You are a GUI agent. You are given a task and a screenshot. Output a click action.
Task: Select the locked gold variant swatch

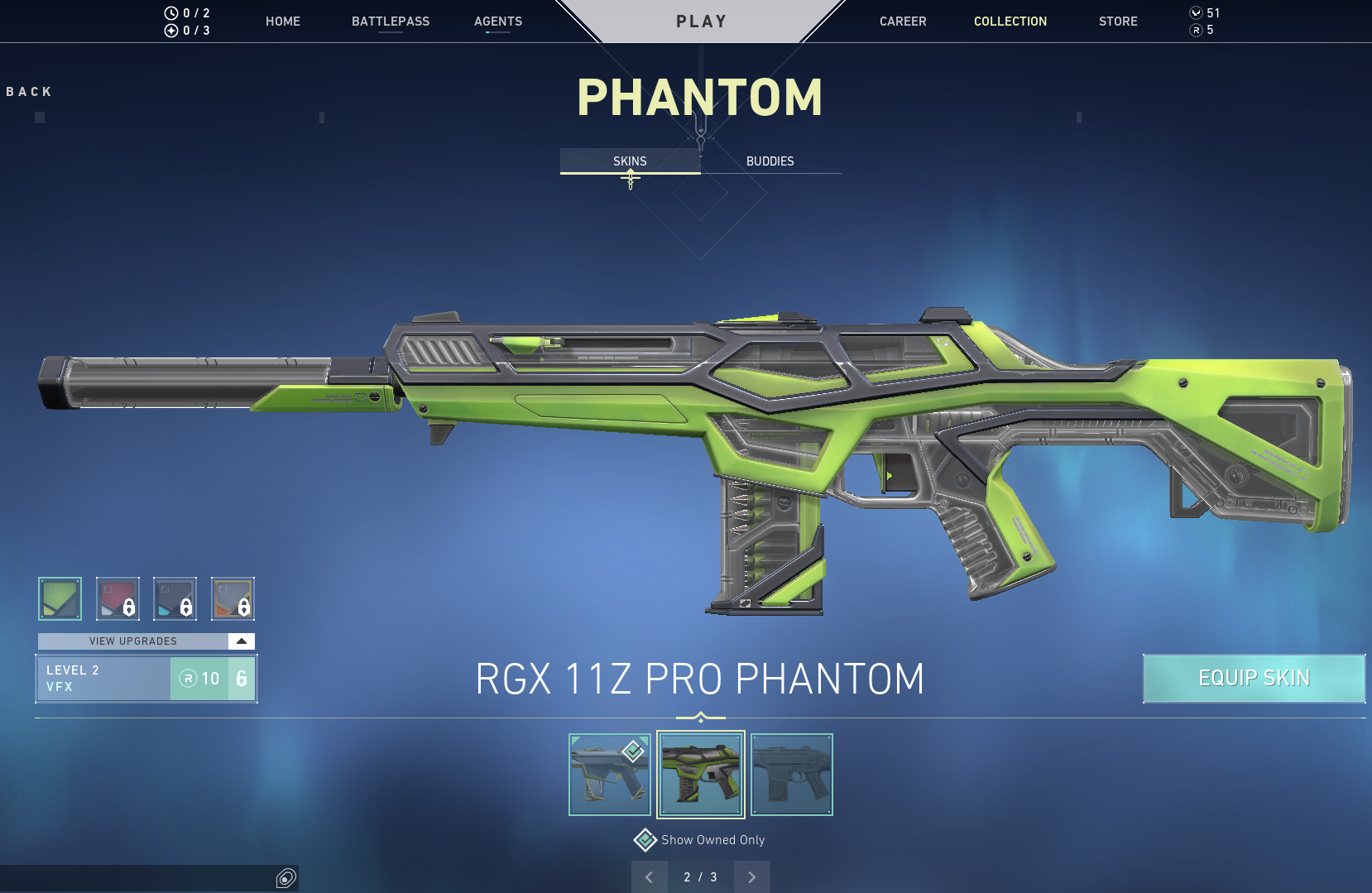(233, 598)
